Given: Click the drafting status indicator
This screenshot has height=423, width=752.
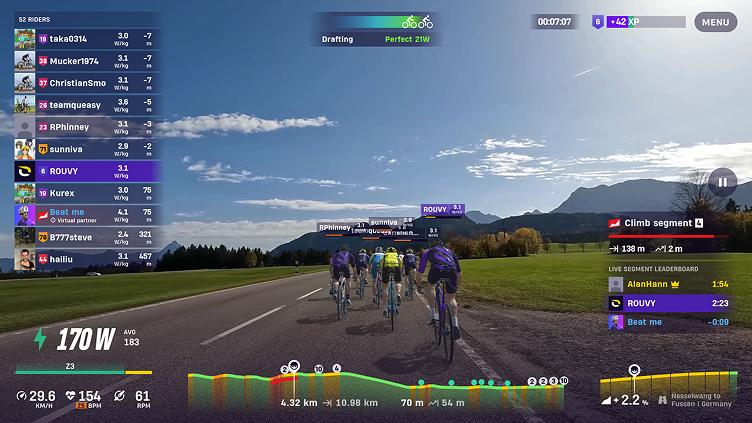Looking at the screenshot, I should click(375, 30).
